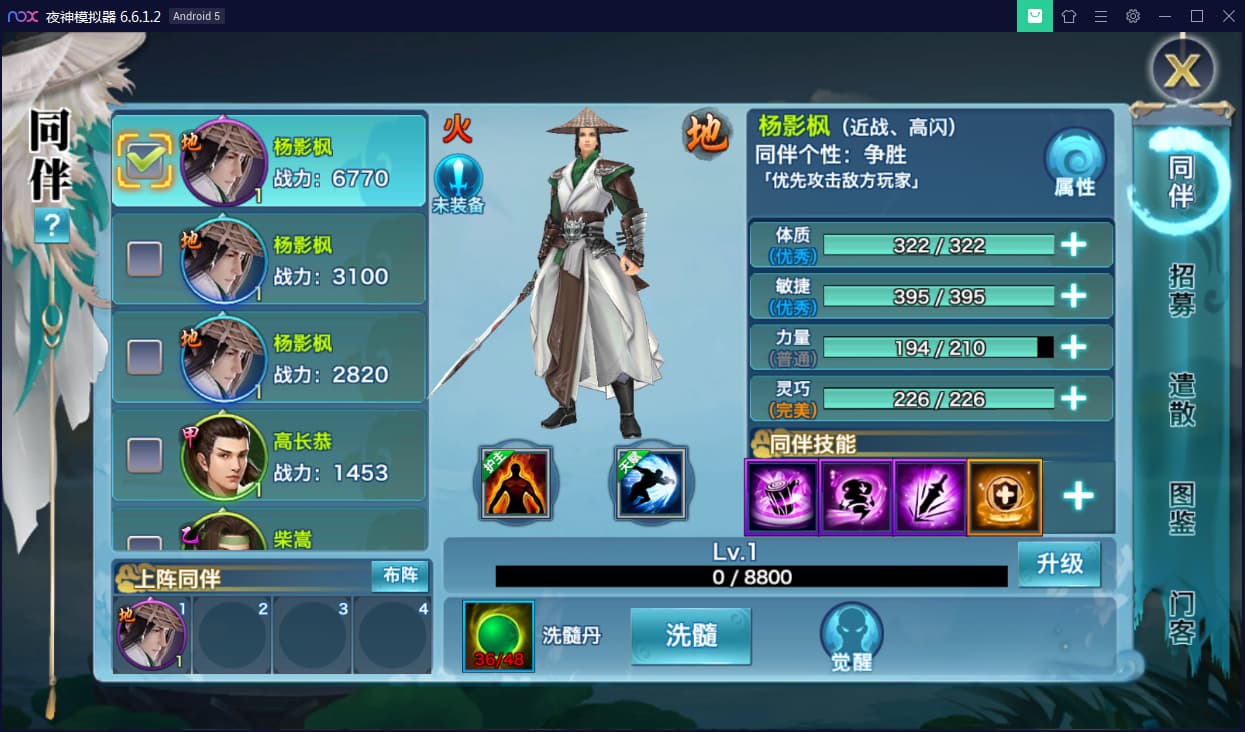Click the 洗髓 button
Screen dimensions: 1245x732
tap(691, 635)
